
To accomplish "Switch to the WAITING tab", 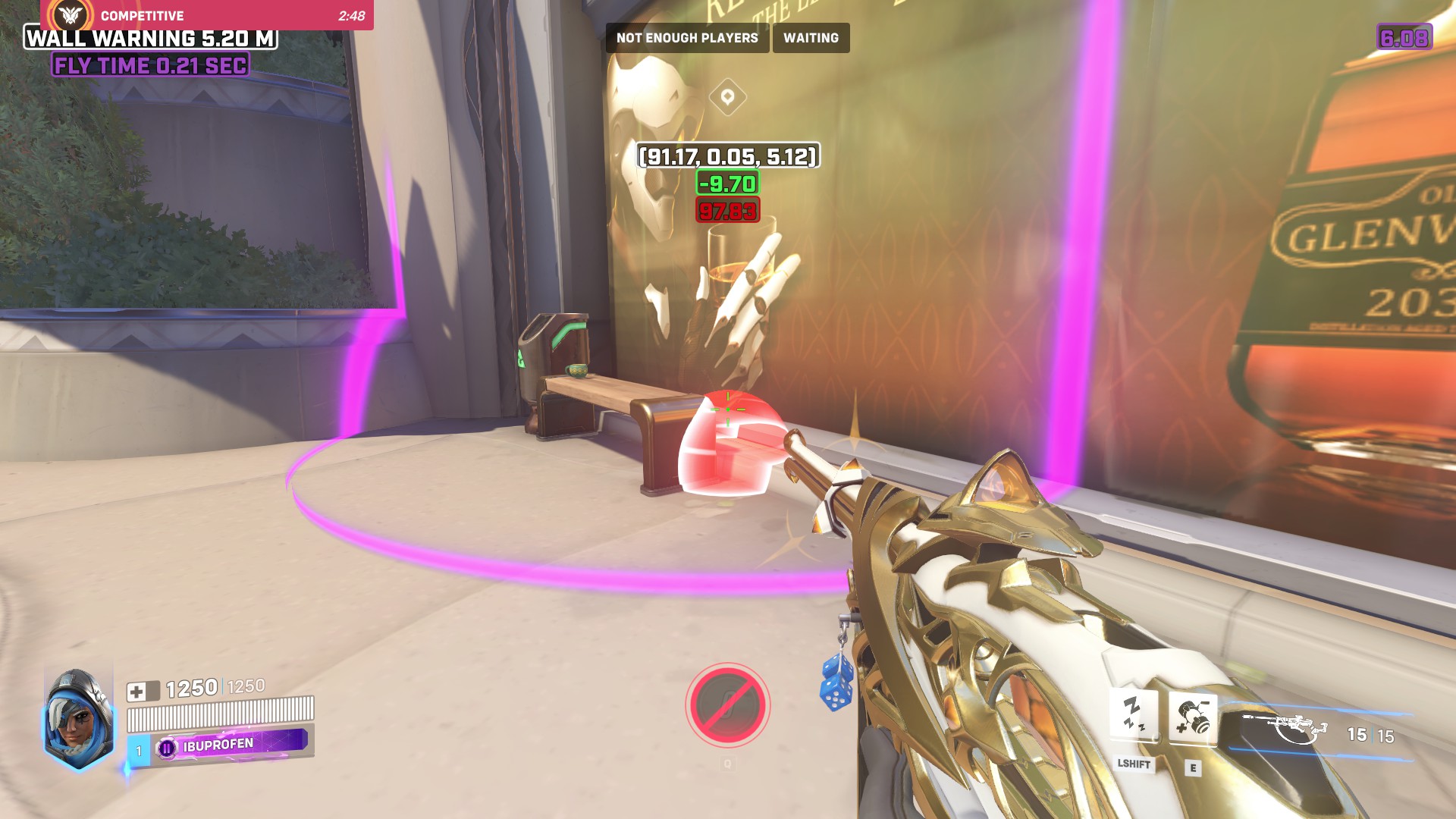I will [x=811, y=37].
